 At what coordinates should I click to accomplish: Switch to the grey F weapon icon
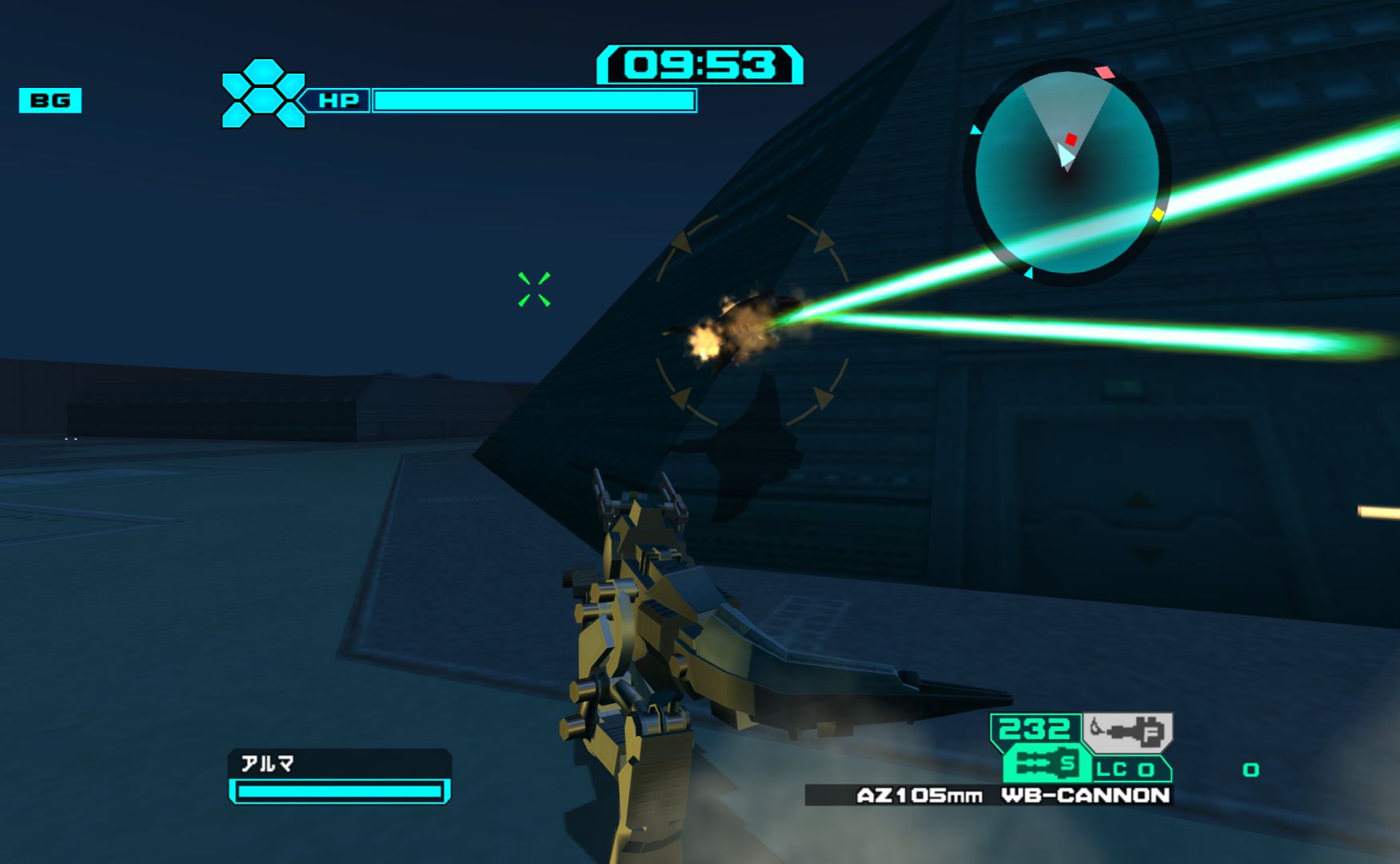tap(1127, 731)
